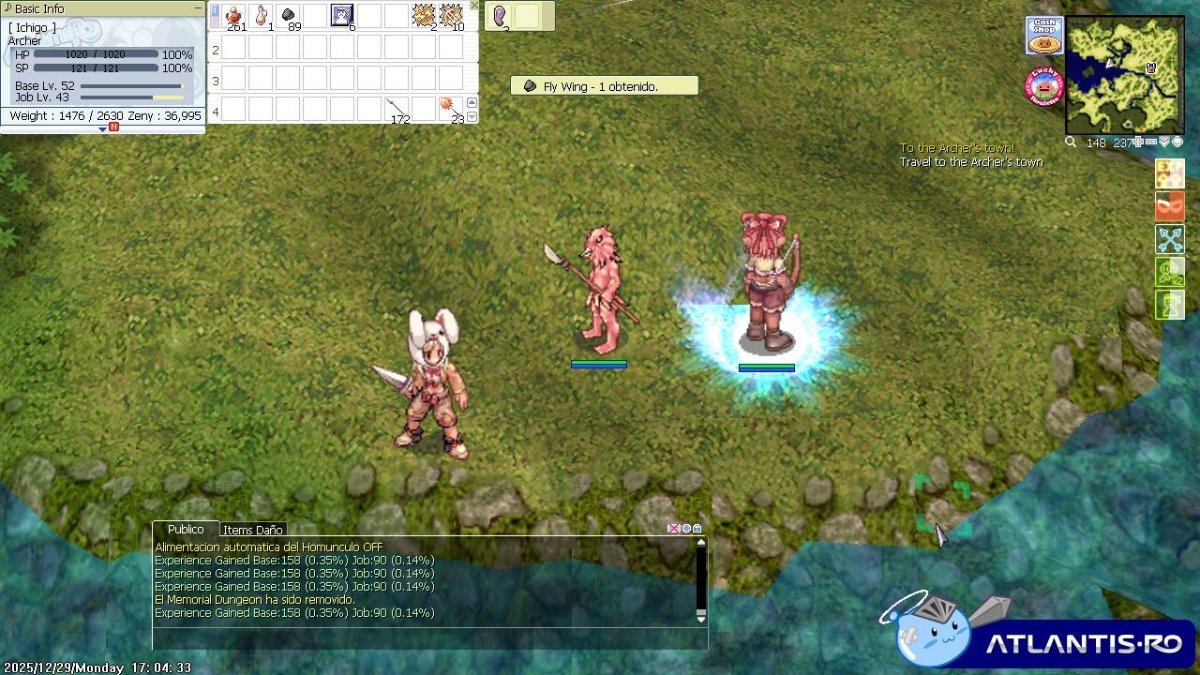Open the Cash Shop
Image resolution: width=1200 pixels, height=675 pixels.
pos(1043,36)
